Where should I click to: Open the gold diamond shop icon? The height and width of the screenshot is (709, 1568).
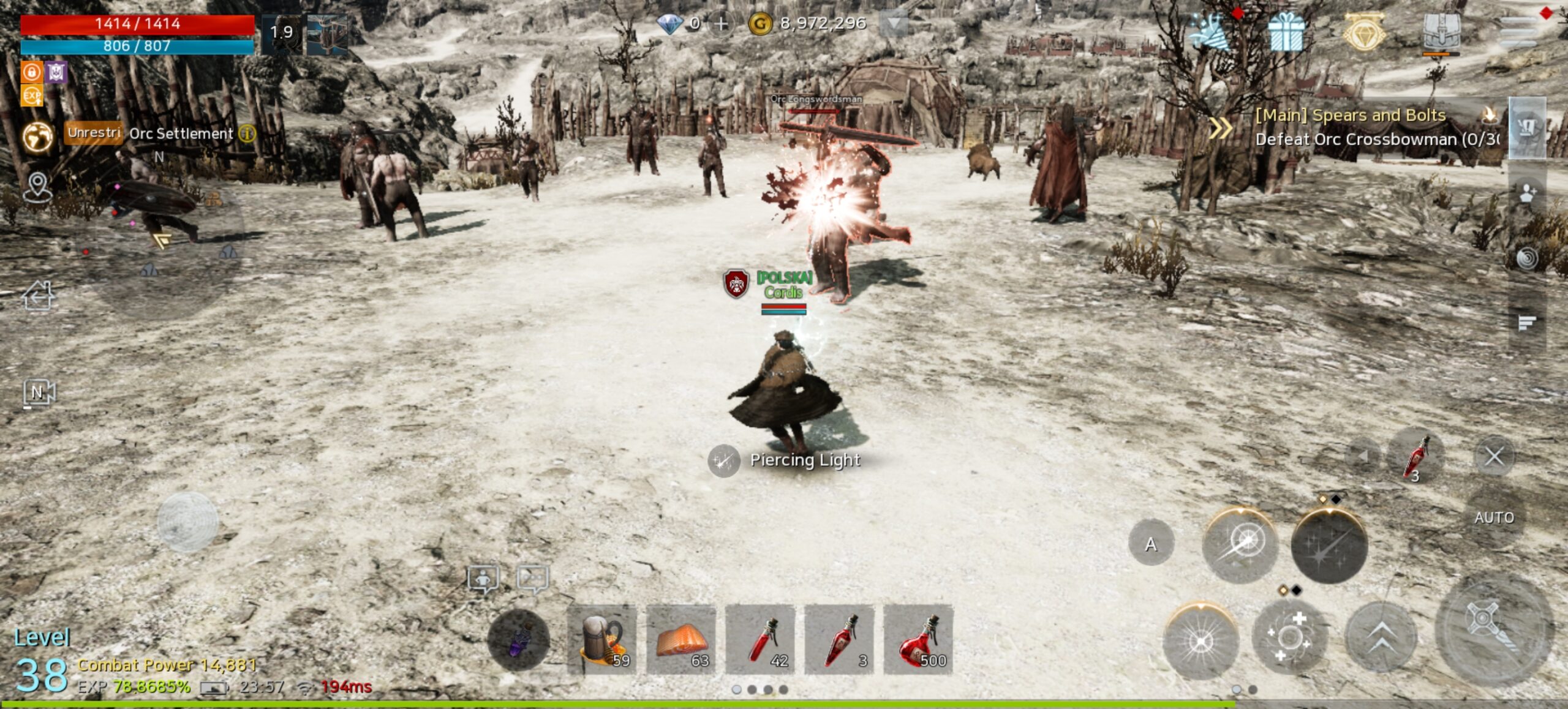(1364, 32)
